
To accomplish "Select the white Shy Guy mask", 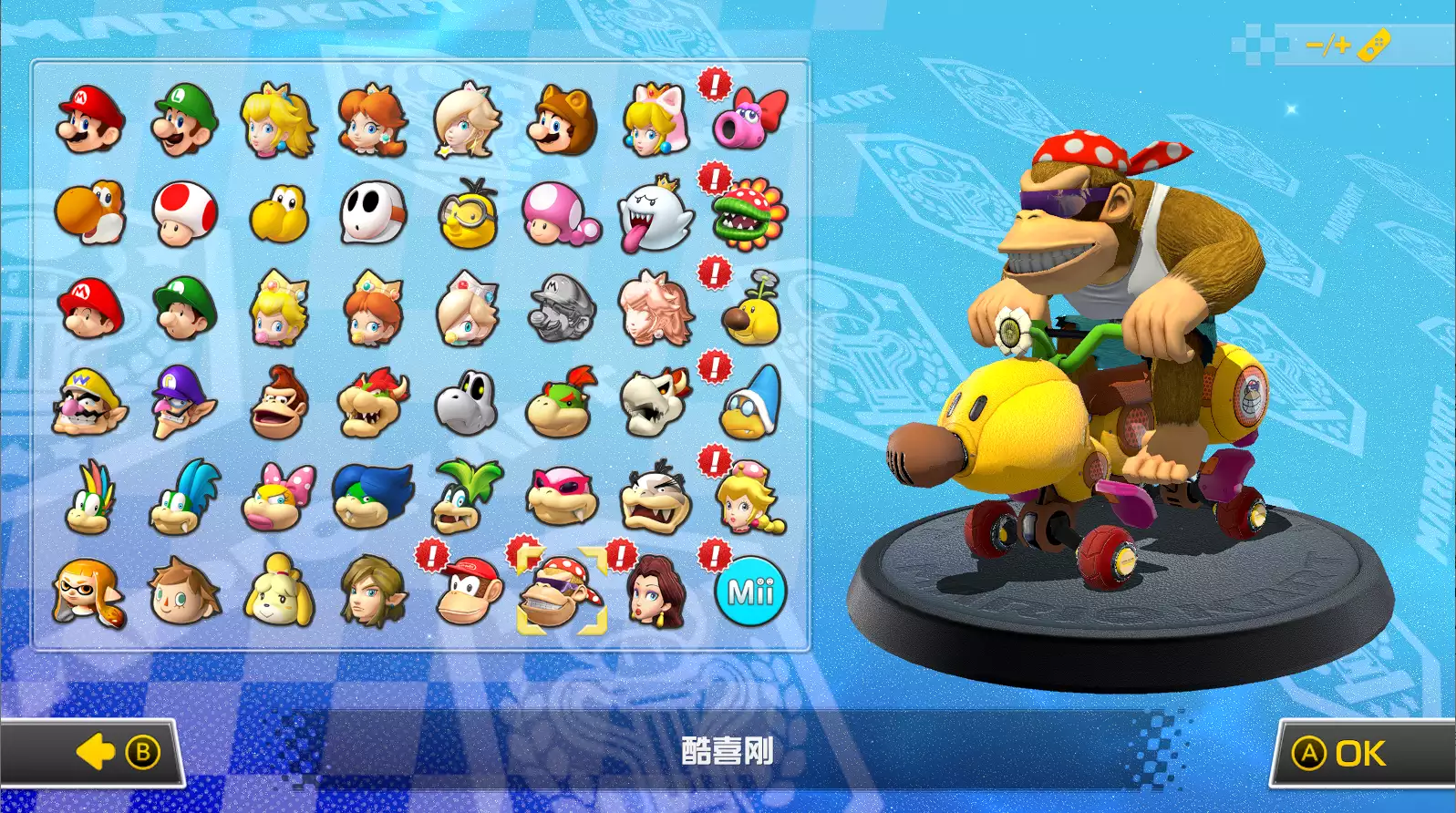I will (x=373, y=214).
